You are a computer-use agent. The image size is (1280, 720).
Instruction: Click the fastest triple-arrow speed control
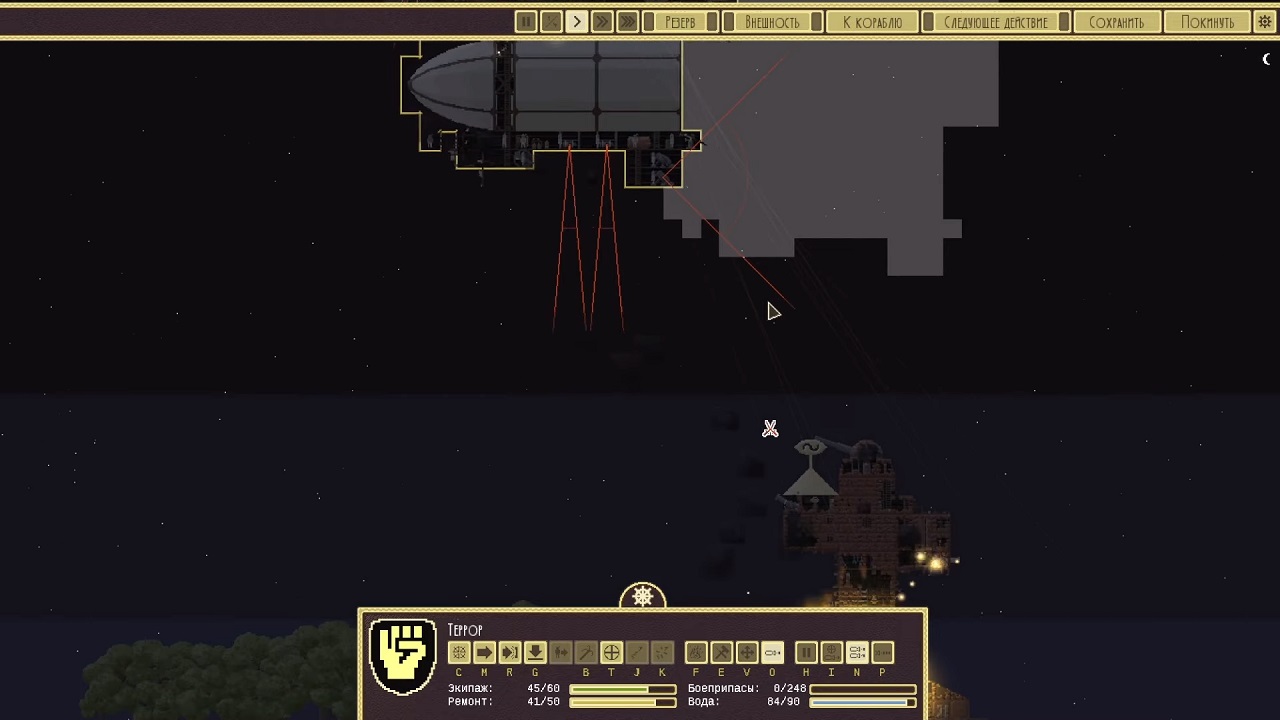click(x=627, y=21)
